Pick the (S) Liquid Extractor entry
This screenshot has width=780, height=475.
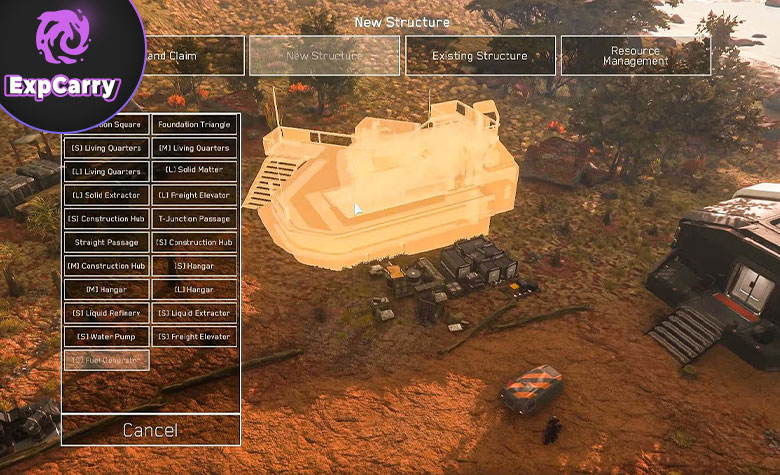194,313
